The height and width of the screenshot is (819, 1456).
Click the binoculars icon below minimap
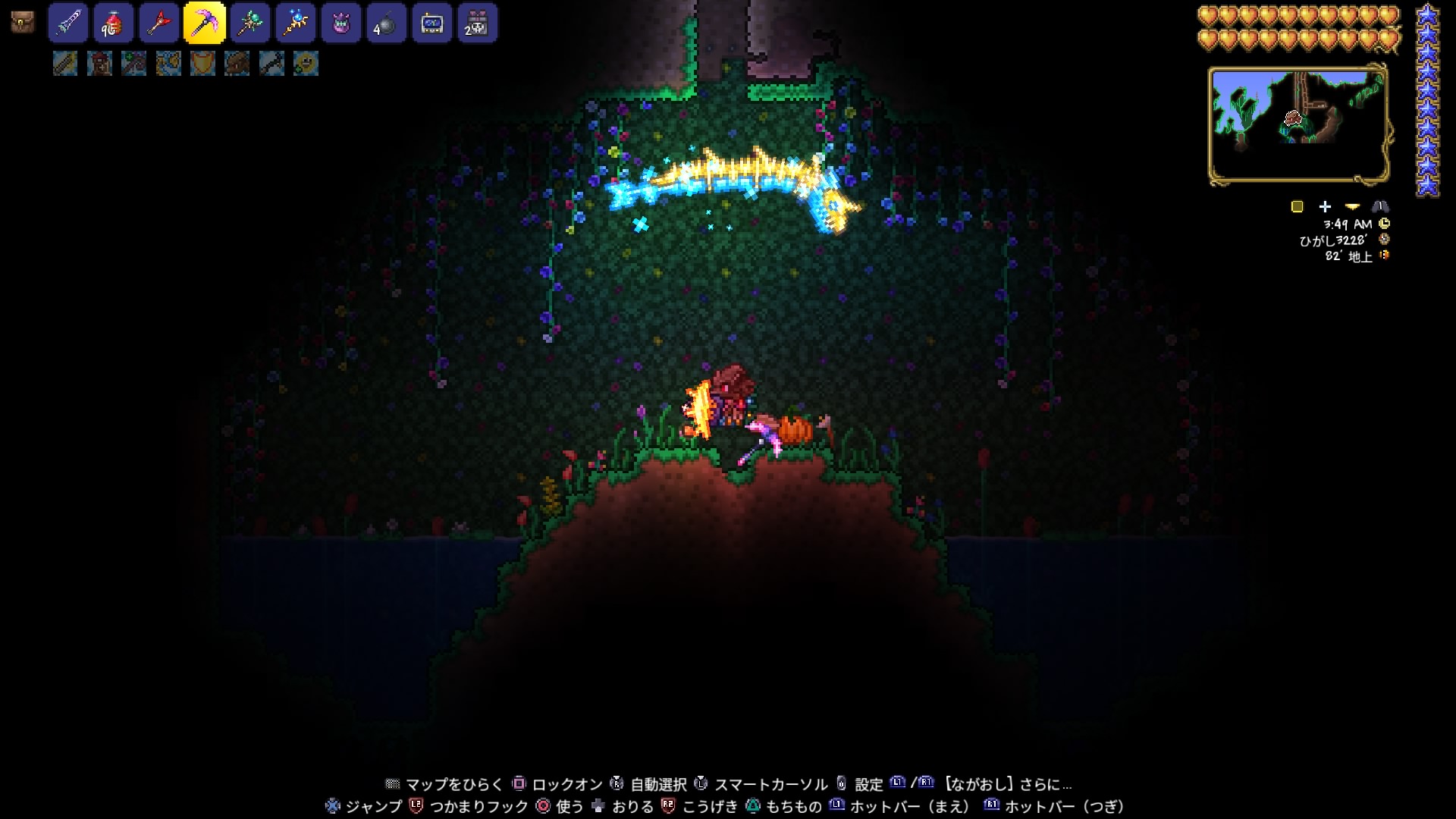pyautogui.click(x=1380, y=206)
